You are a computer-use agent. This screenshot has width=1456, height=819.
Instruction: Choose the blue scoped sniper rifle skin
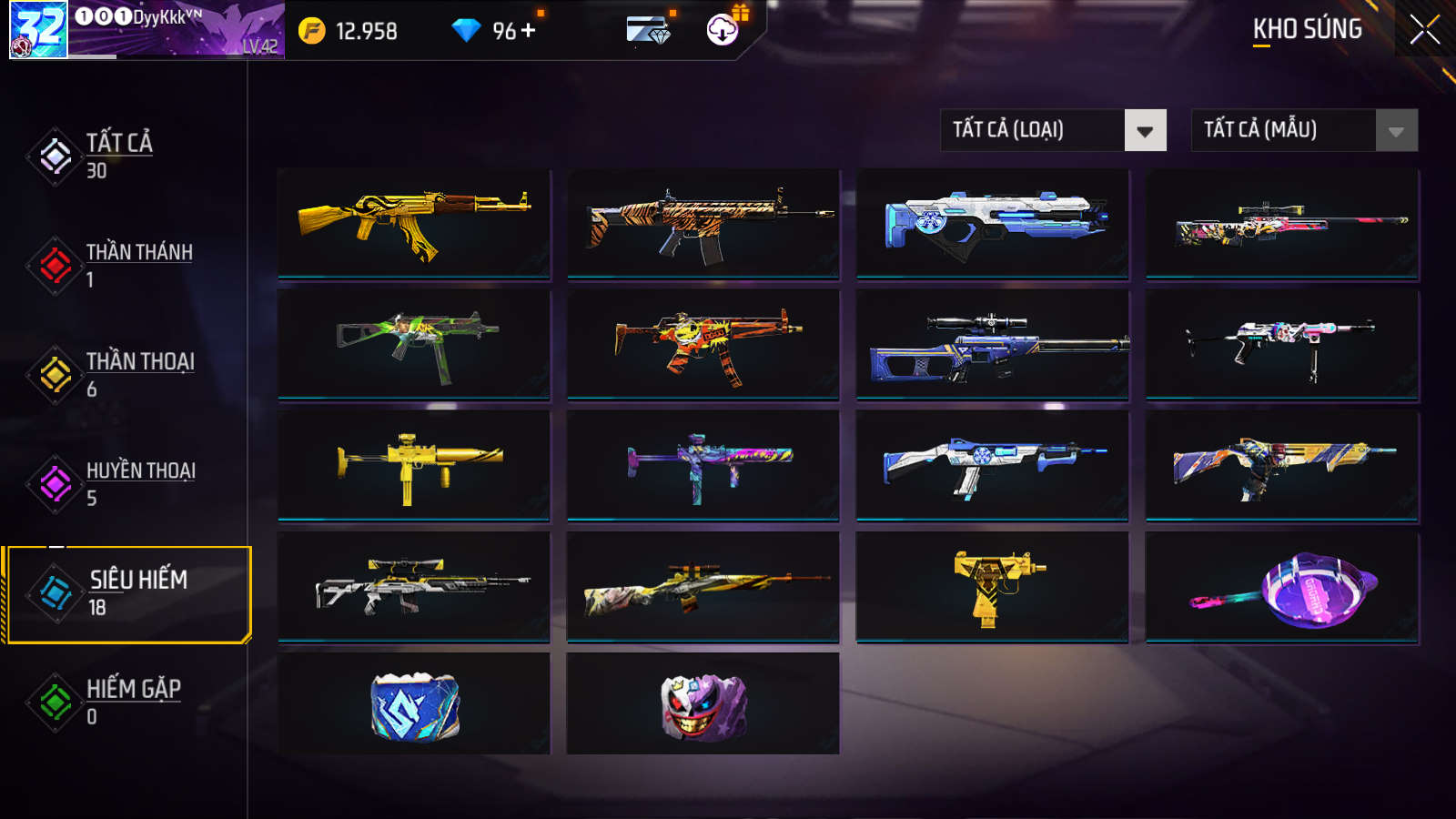[x=993, y=347]
